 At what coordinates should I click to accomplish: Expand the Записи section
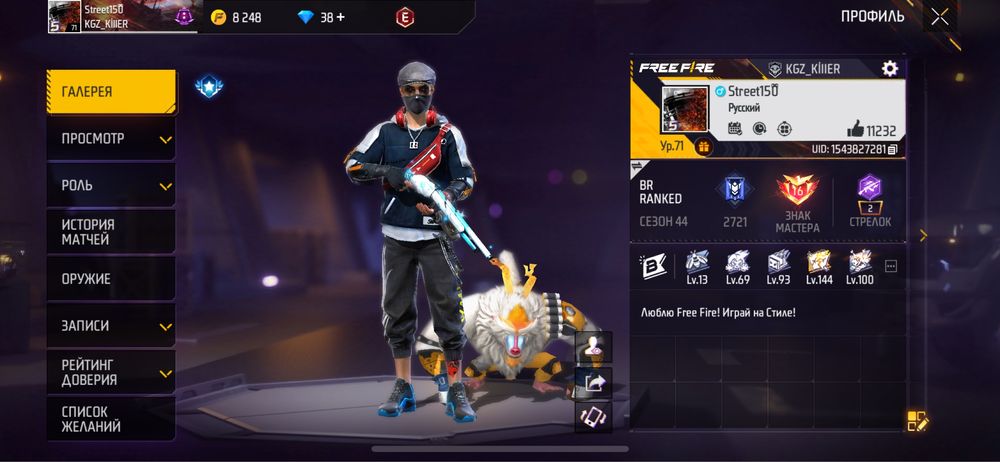[111, 326]
